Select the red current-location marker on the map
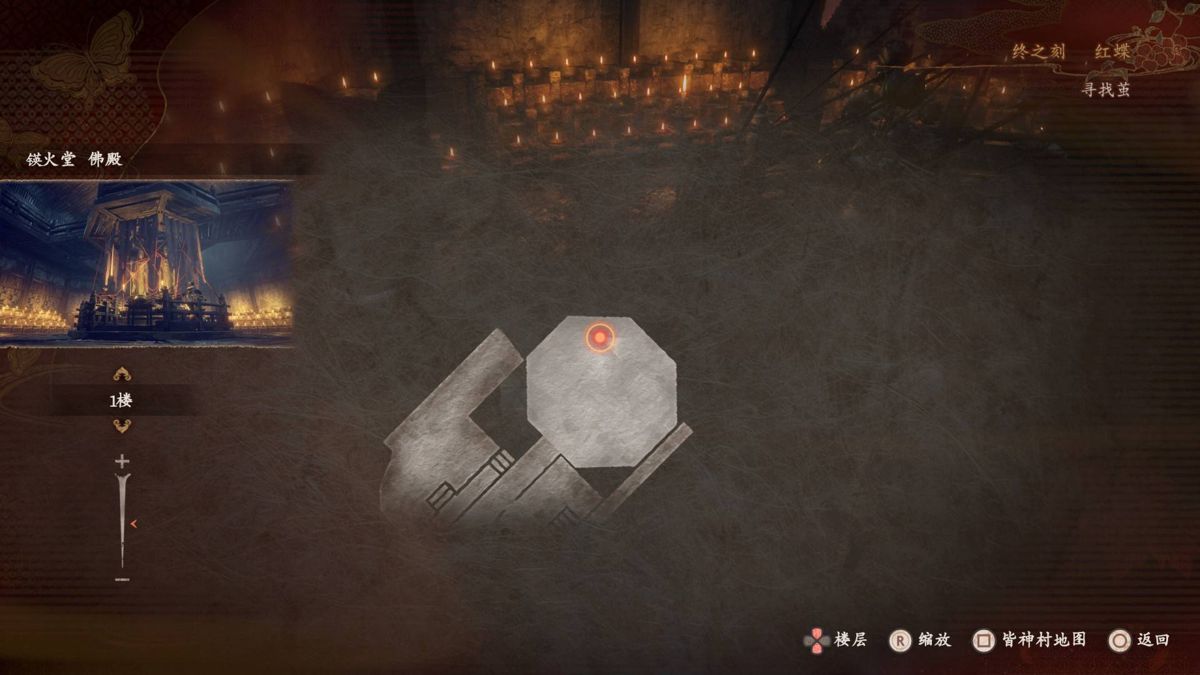This screenshot has height=675, width=1200. [x=599, y=338]
